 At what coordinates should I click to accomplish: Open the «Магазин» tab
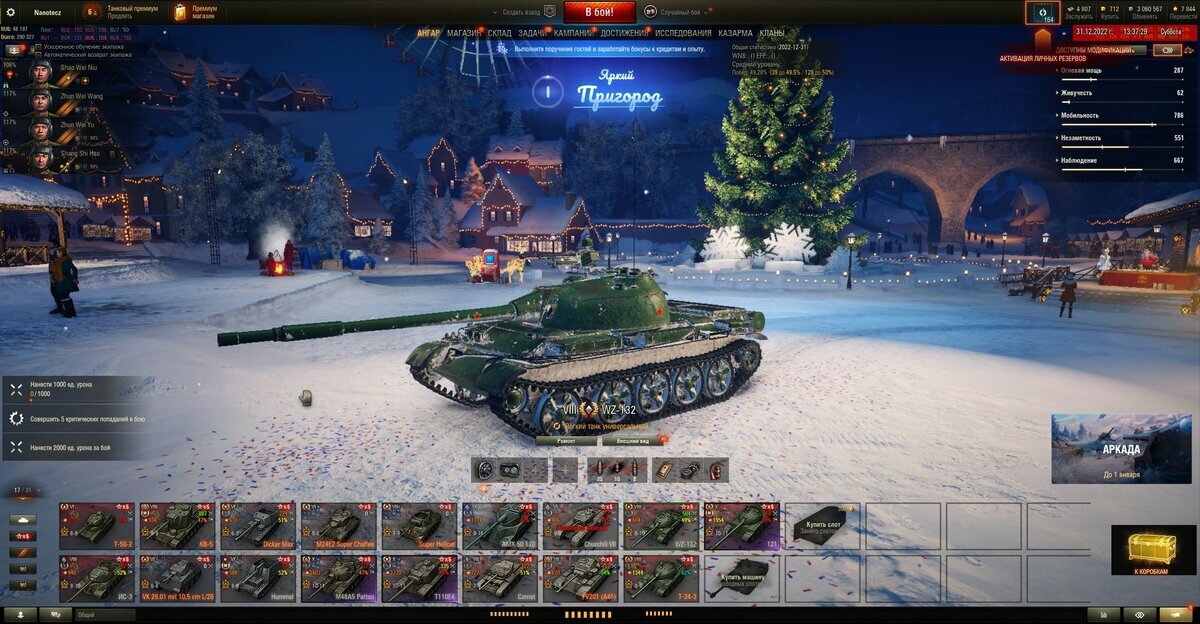(462, 33)
